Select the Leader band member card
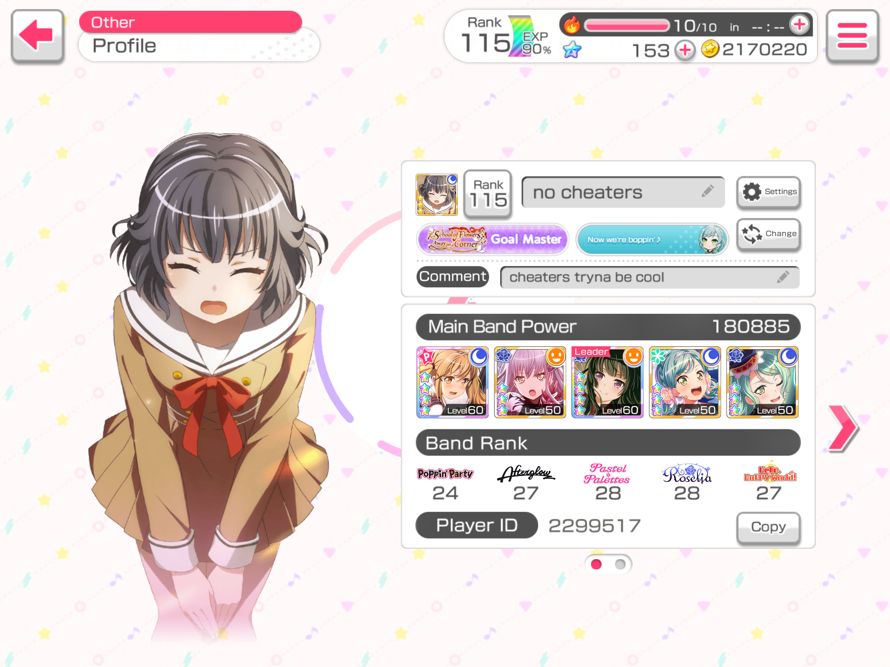This screenshot has width=890, height=667. coord(607,382)
